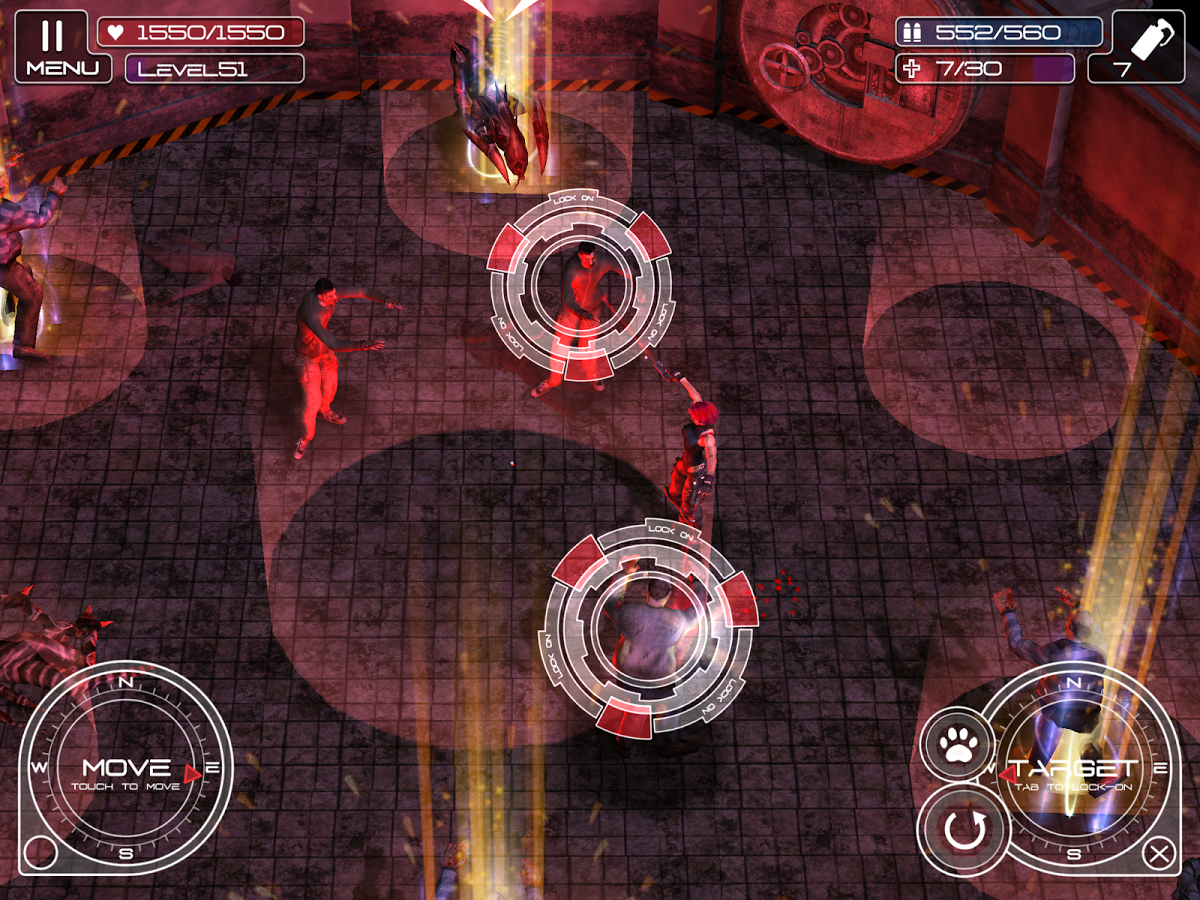Click the small empty circle beside Move
Viewport: 1200px width, 900px height.
(x=40, y=852)
